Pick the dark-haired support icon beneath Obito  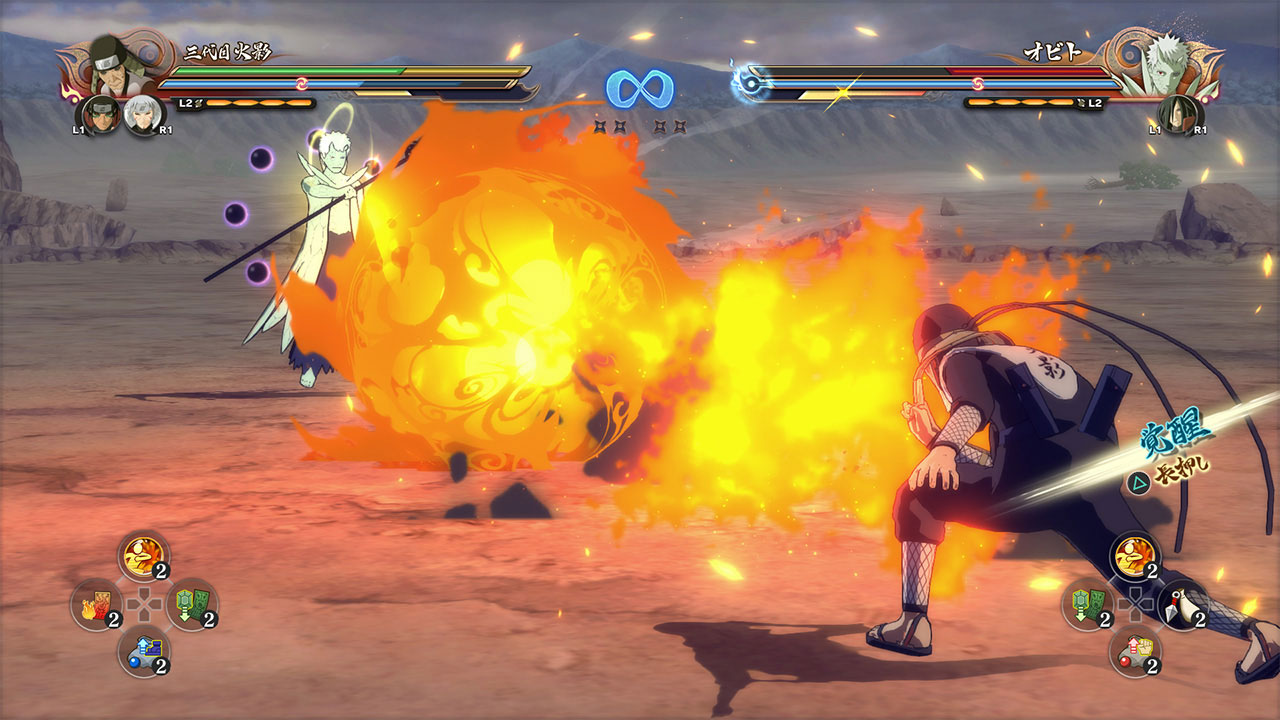pos(1180,115)
